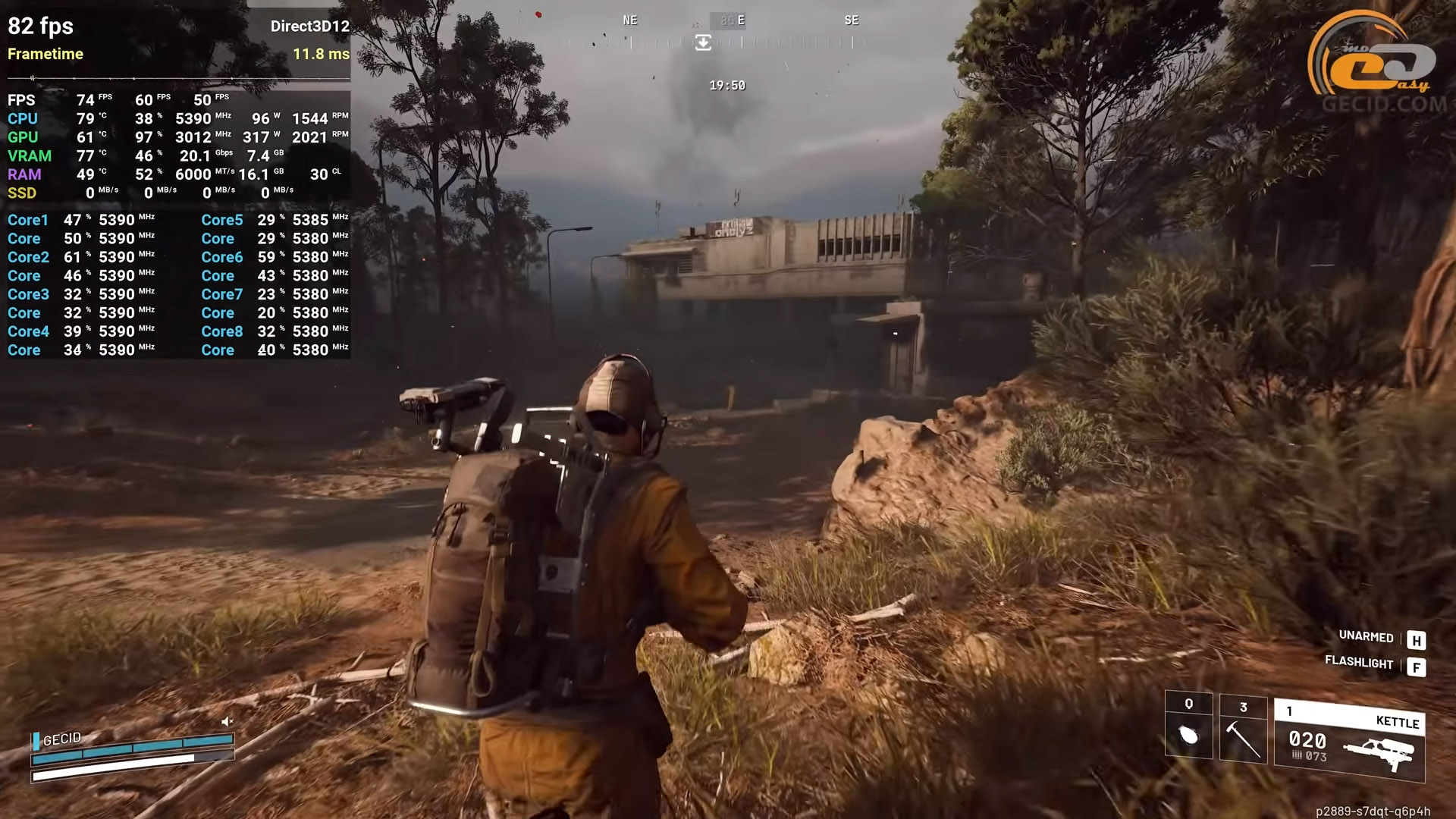Select the grenade throwable slot

pyautogui.click(x=1188, y=726)
